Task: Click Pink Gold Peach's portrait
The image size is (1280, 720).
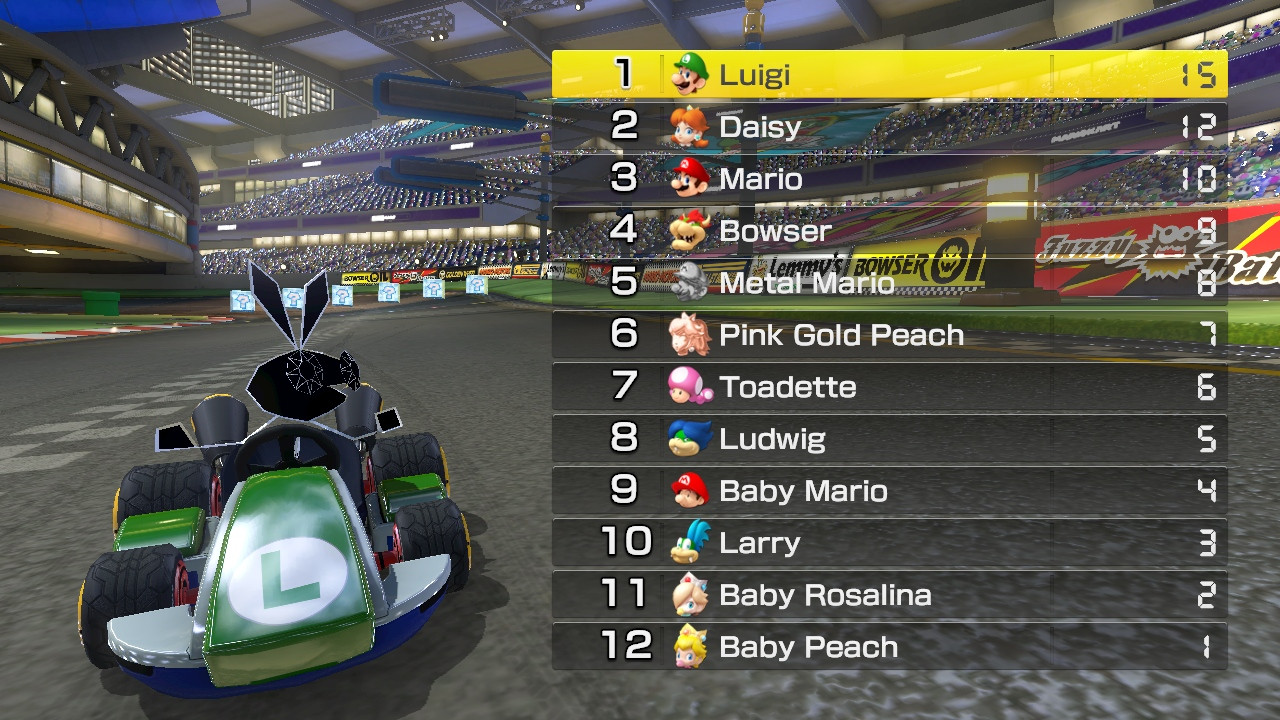Action: coord(688,334)
